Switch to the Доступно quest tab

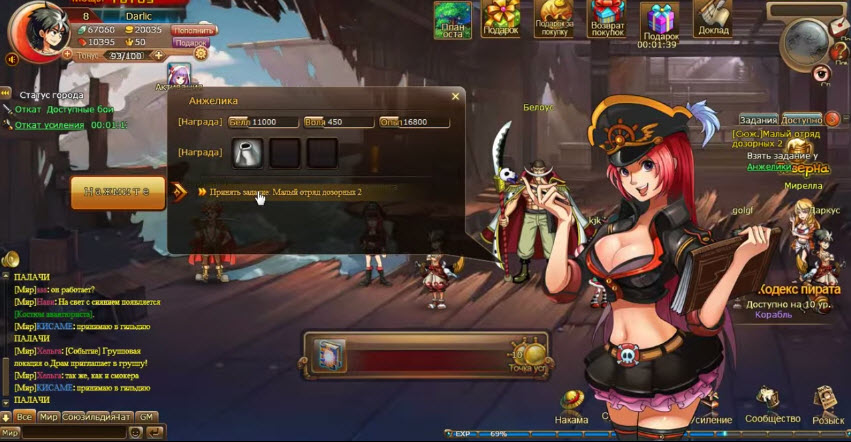pos(801,119)
